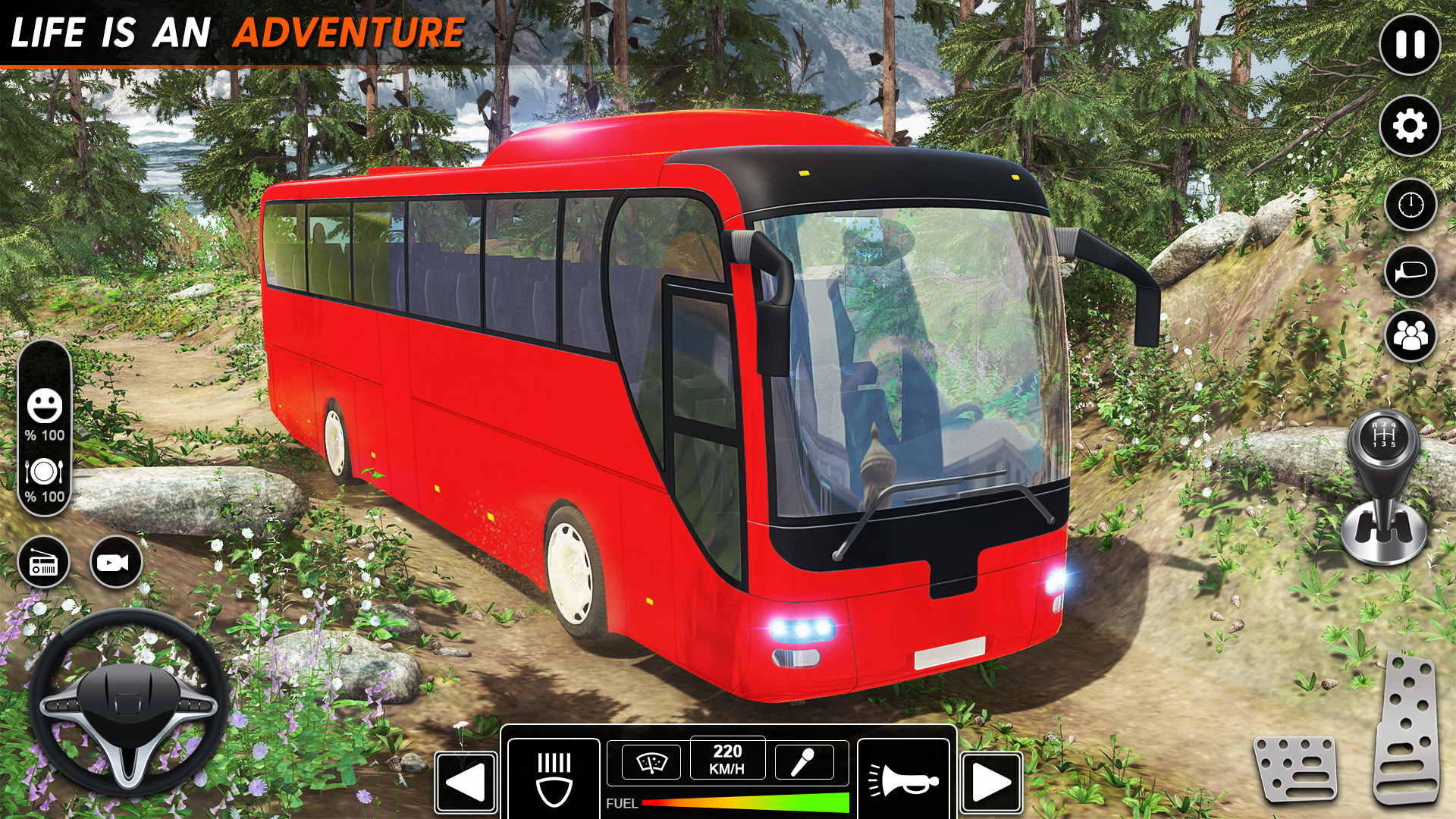
Task: Open the gear settings button
Action: click(1410, 126)
